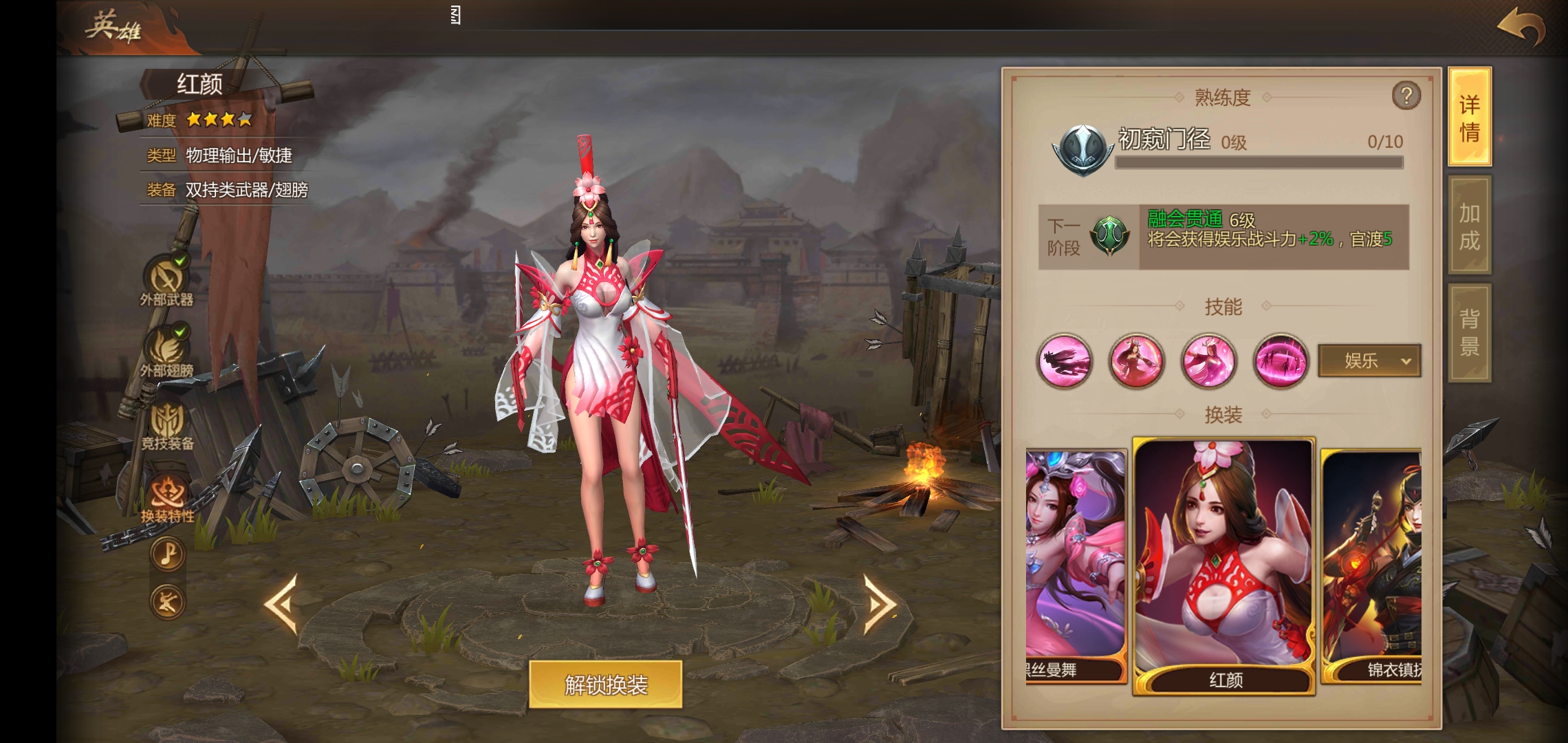This screenshot has width=1568, height=743.
Task: Choose the 锦衣 outfit card
Action: tap(1372, 564)
